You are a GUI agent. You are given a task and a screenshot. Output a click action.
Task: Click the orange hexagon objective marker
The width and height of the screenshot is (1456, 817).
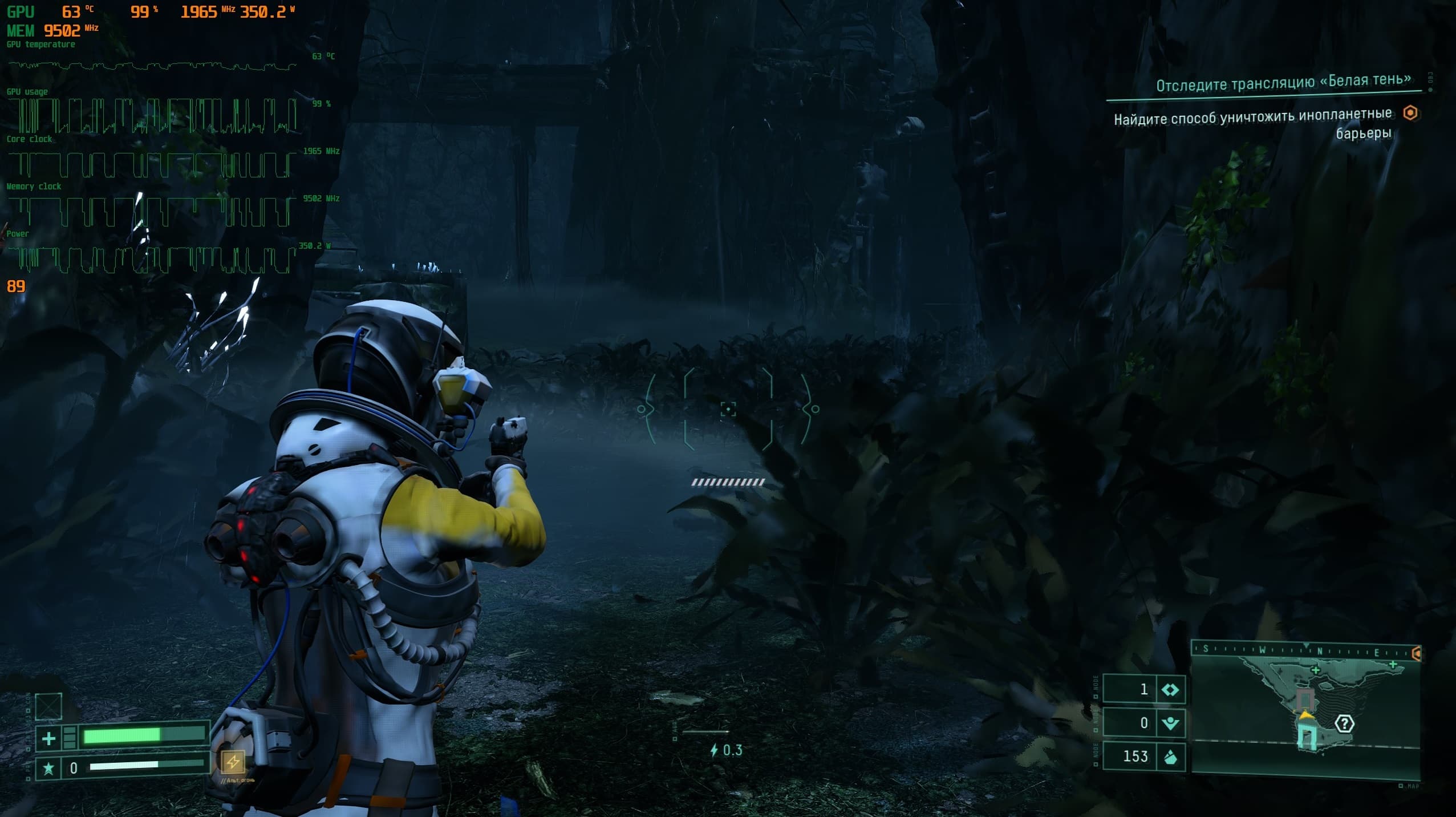[1410, 113]
